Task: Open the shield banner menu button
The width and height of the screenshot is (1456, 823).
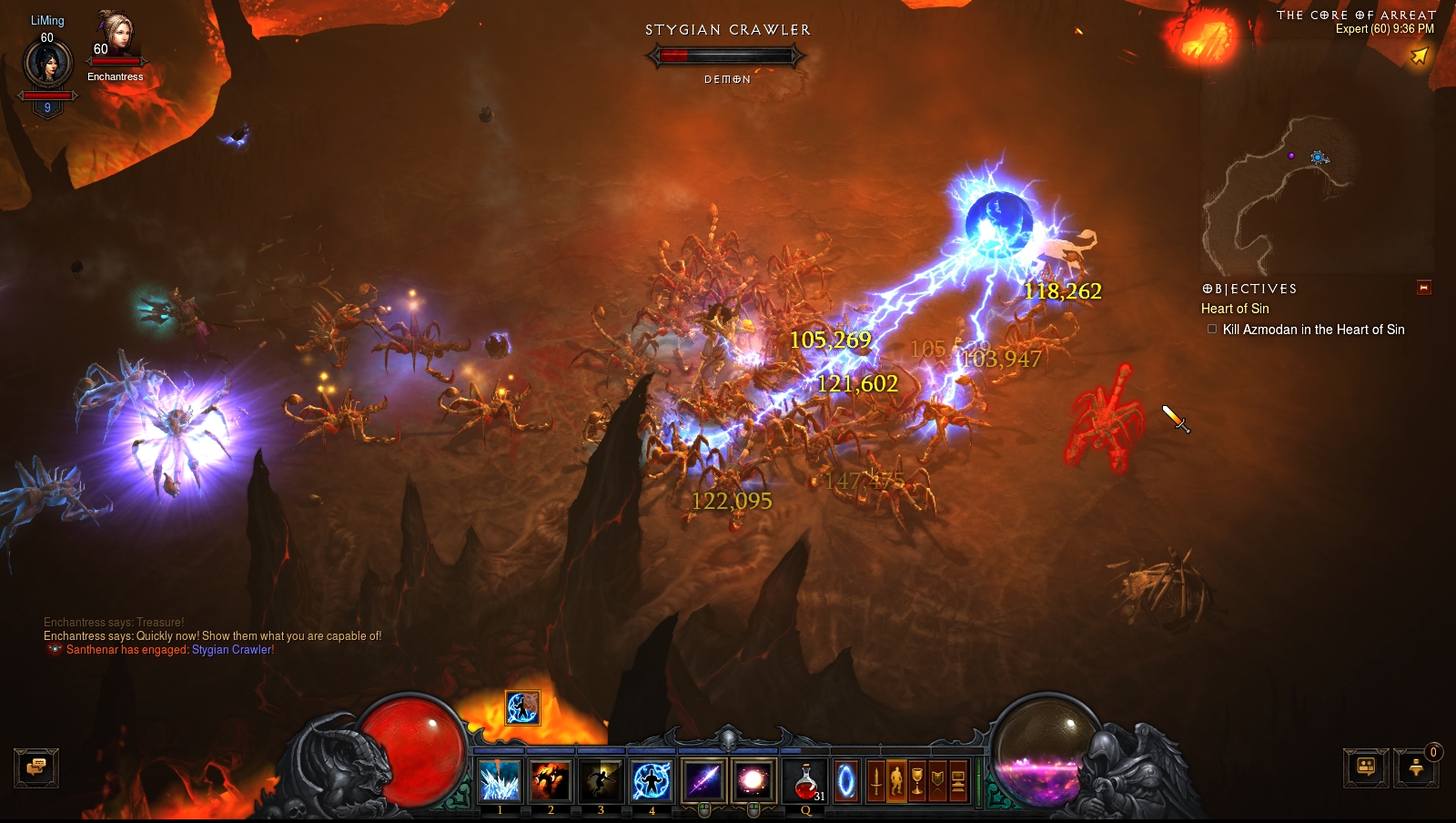Action: (937, 781)
